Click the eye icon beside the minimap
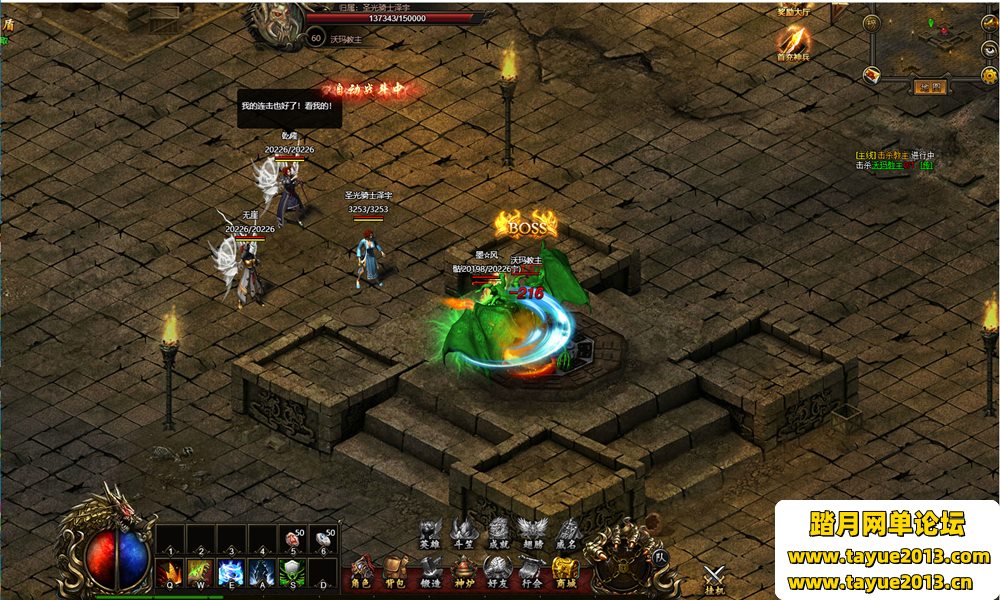The image size is (1000, 600). (990, 48)
